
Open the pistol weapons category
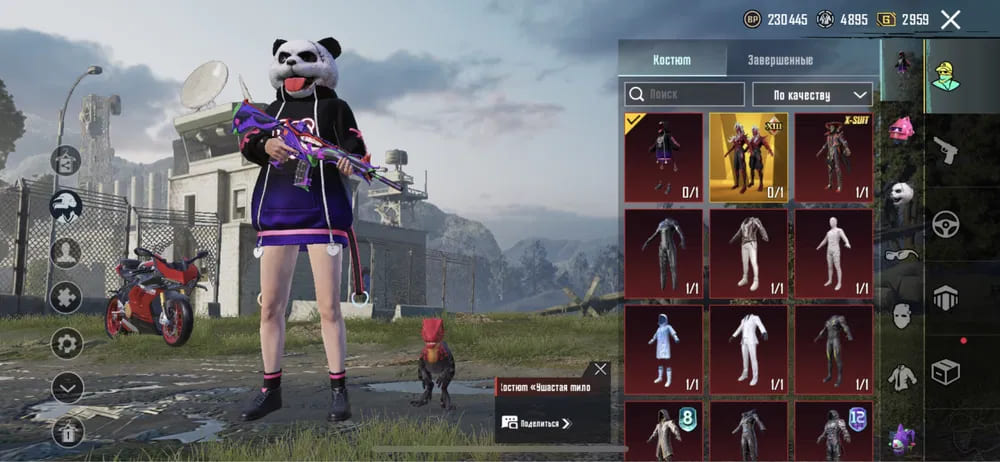945,151
